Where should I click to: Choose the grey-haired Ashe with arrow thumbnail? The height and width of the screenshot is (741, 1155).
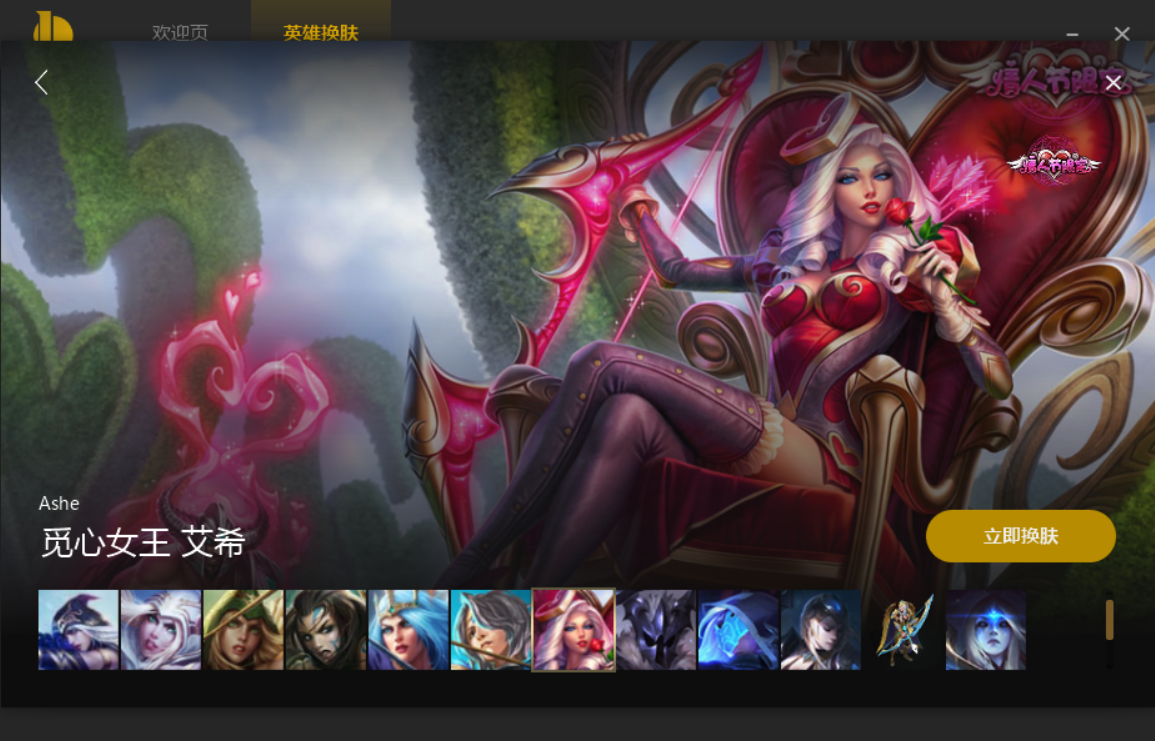pos(490,629)
